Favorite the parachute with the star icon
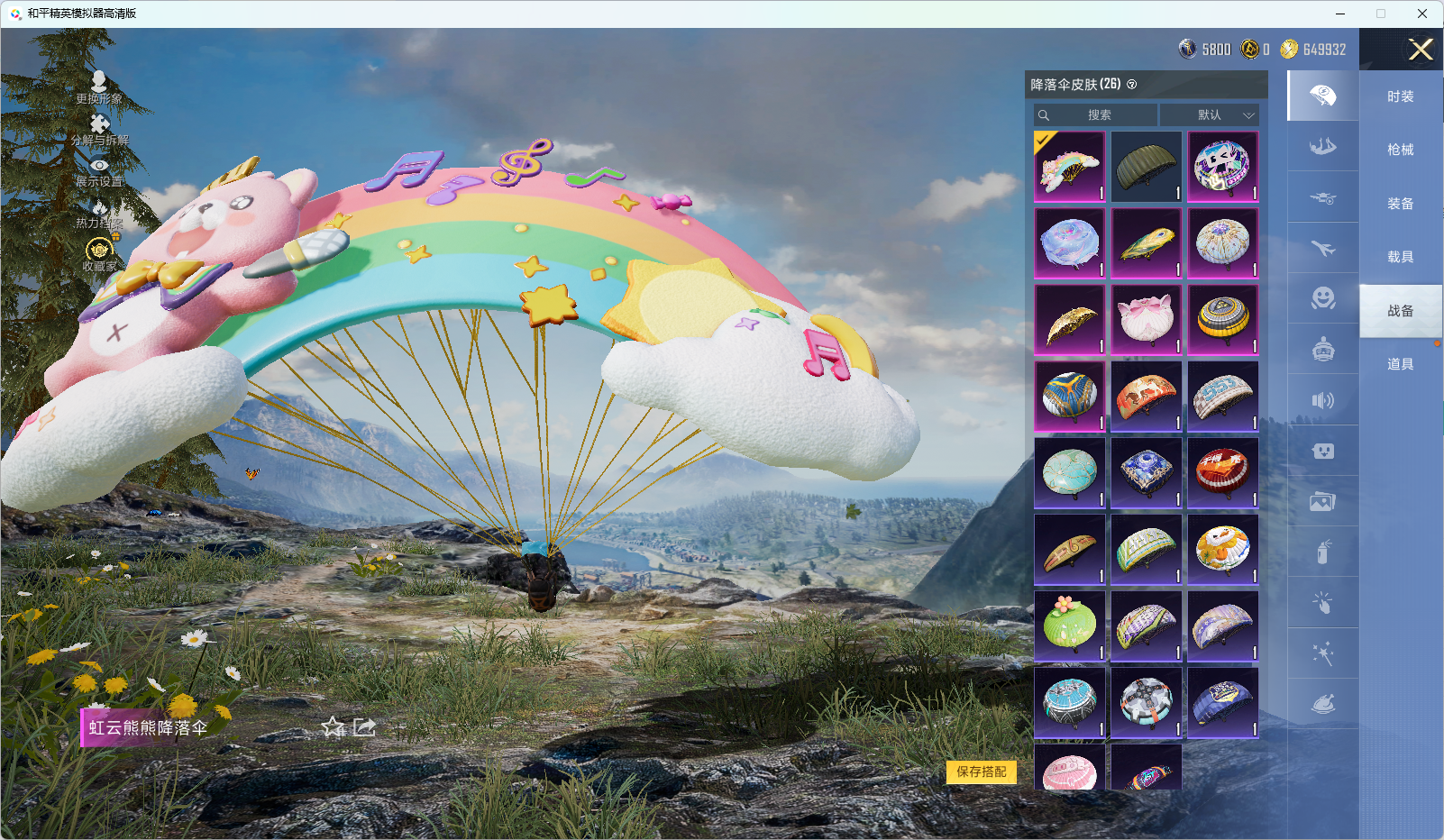Image resolution: width=1444 pixels, height=840 pixels. (334, 726)
